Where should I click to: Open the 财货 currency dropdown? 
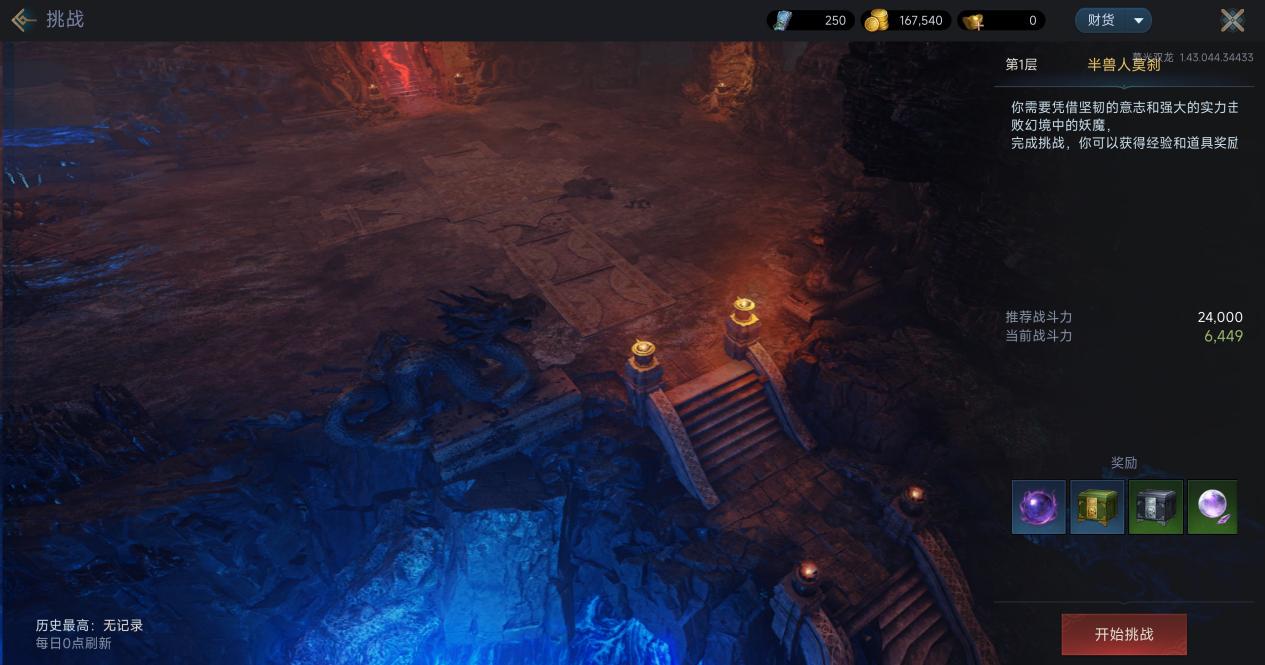point(1113,20)
